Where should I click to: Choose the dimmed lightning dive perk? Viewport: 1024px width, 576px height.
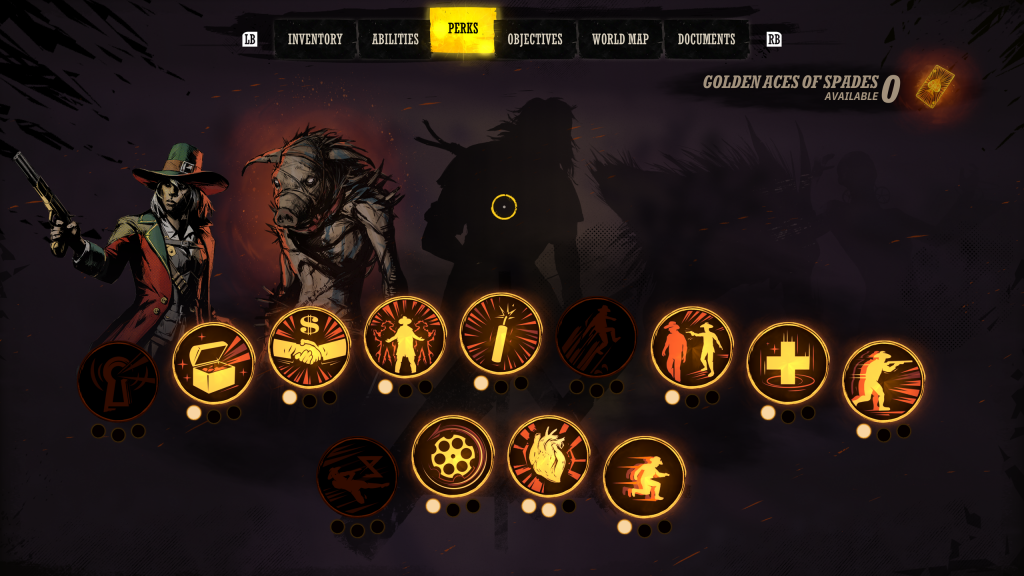(x=357, y=477)
